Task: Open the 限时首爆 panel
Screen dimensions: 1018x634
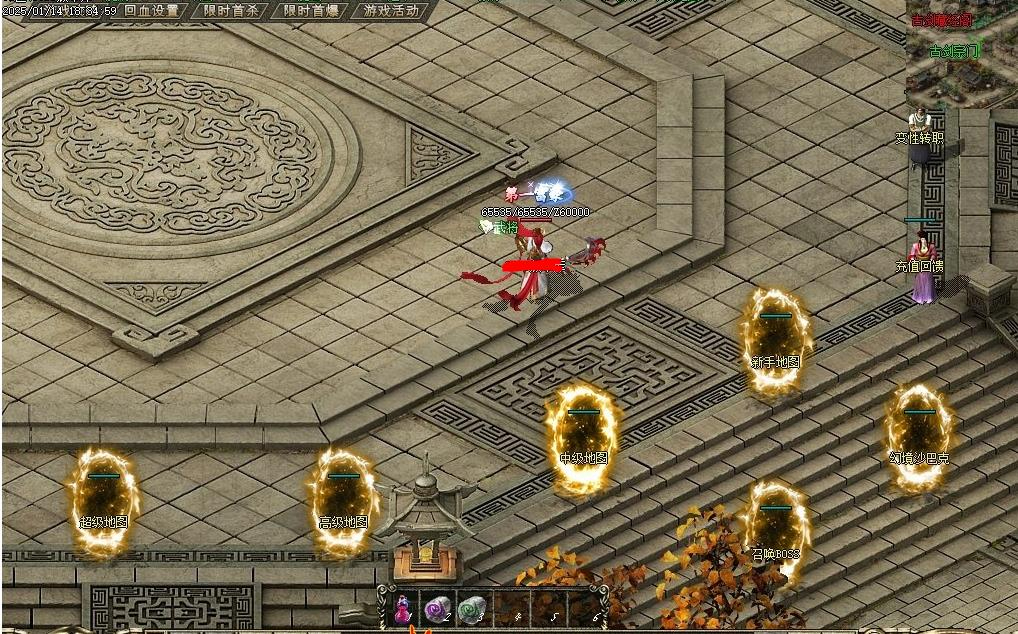Action: [310, 11]
